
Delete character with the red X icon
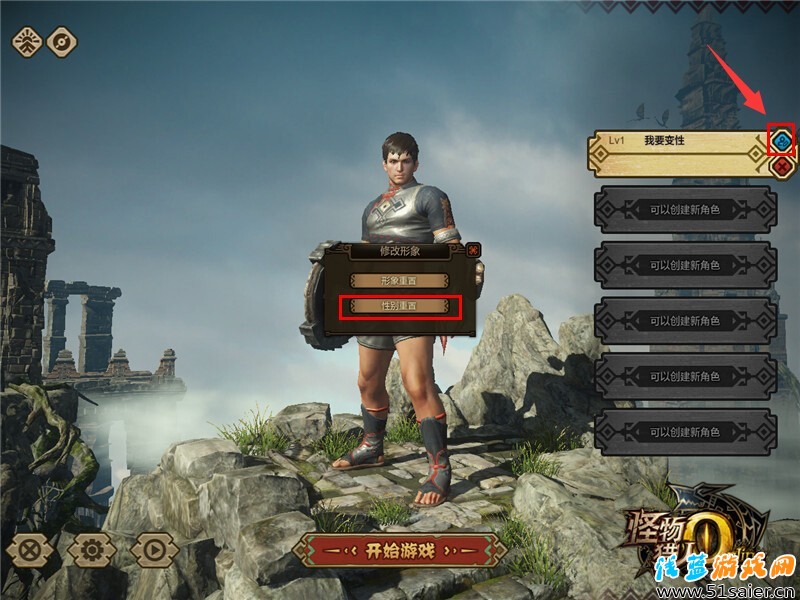click(781, 165)
